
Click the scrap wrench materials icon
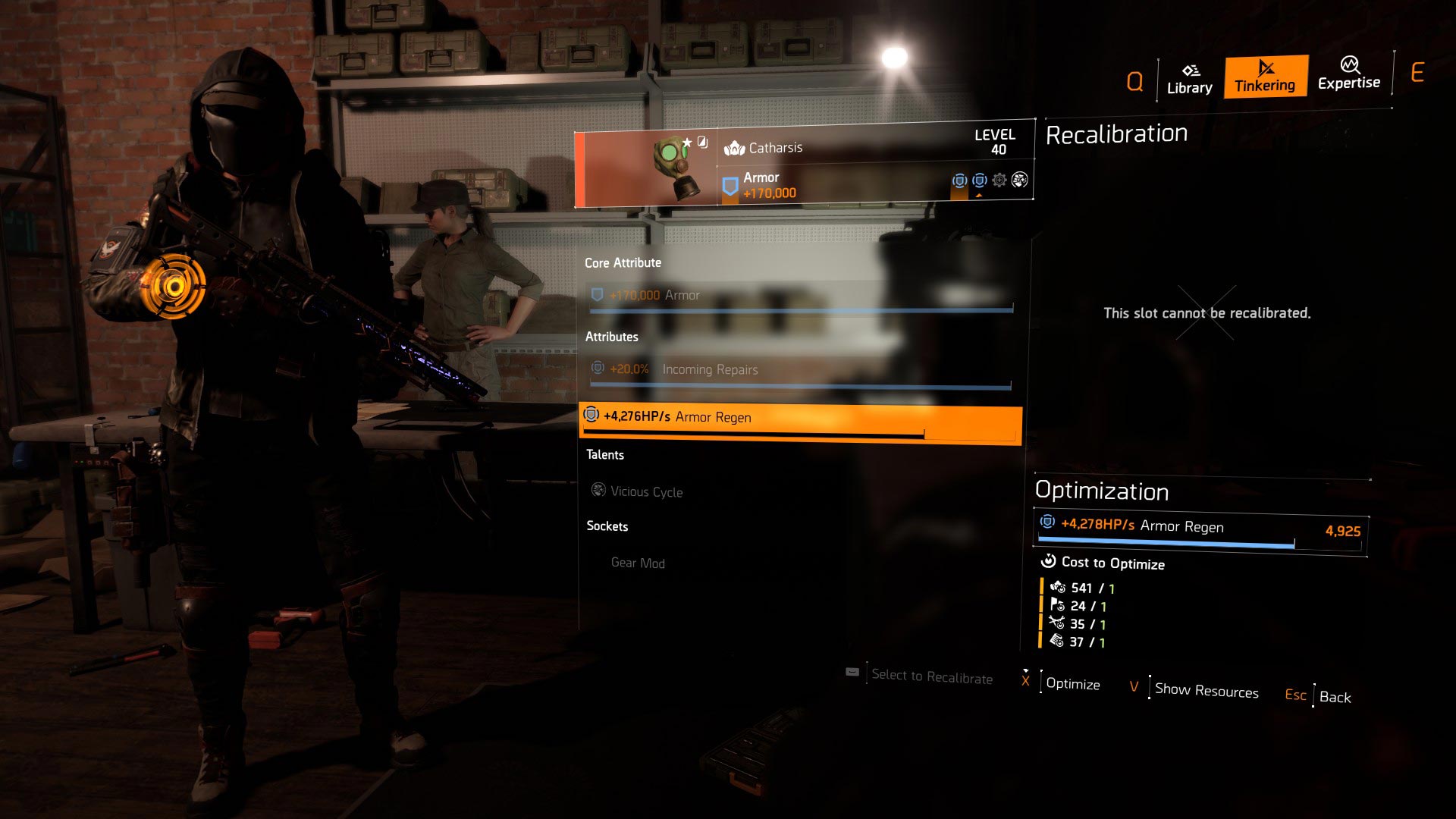pyautogui.click(x=1056, y=623)
